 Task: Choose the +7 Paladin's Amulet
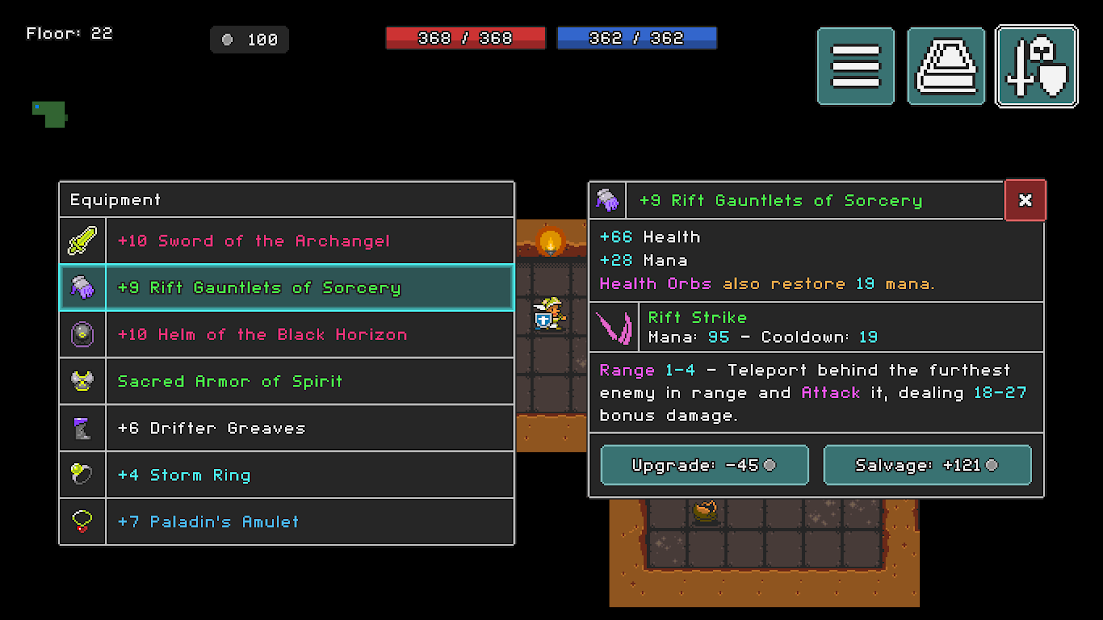coord(287,521)
